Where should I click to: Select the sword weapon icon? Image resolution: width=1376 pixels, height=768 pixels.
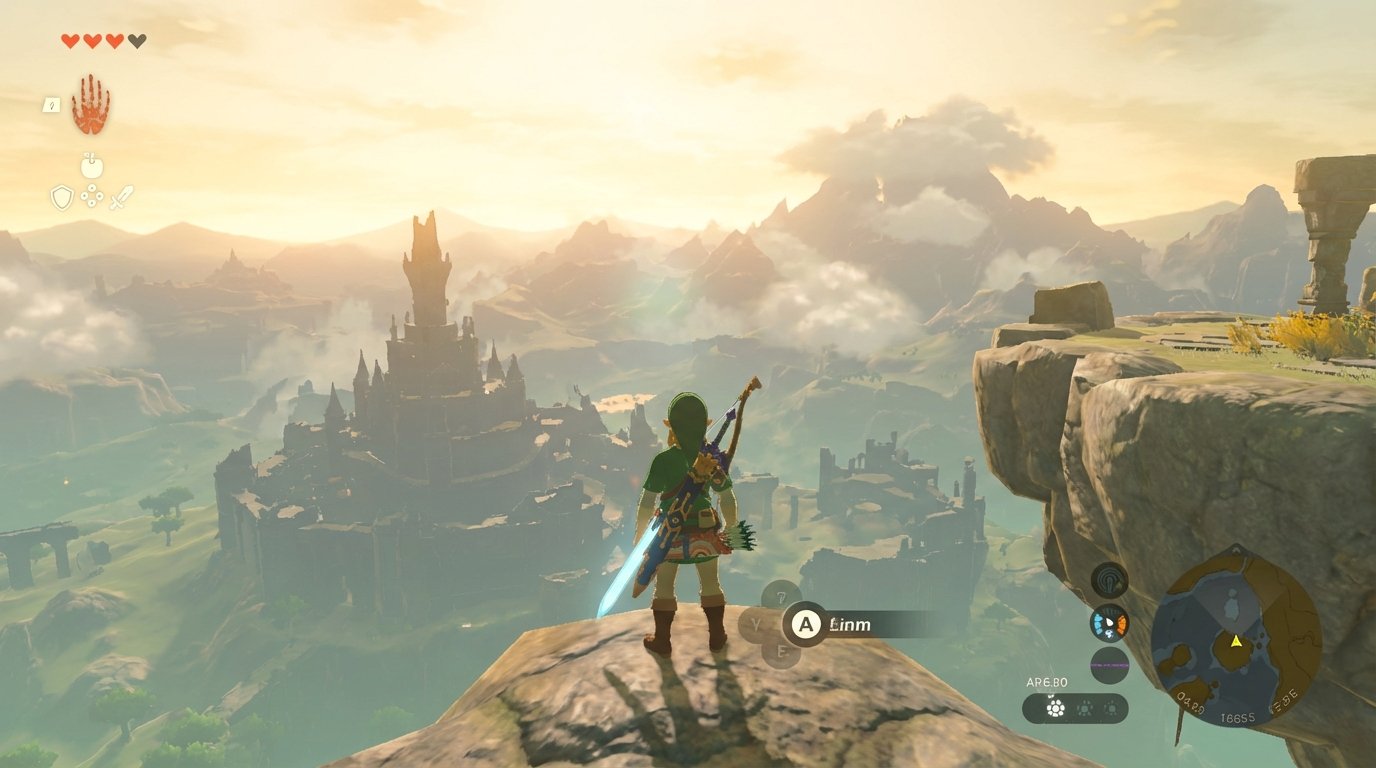122,196
